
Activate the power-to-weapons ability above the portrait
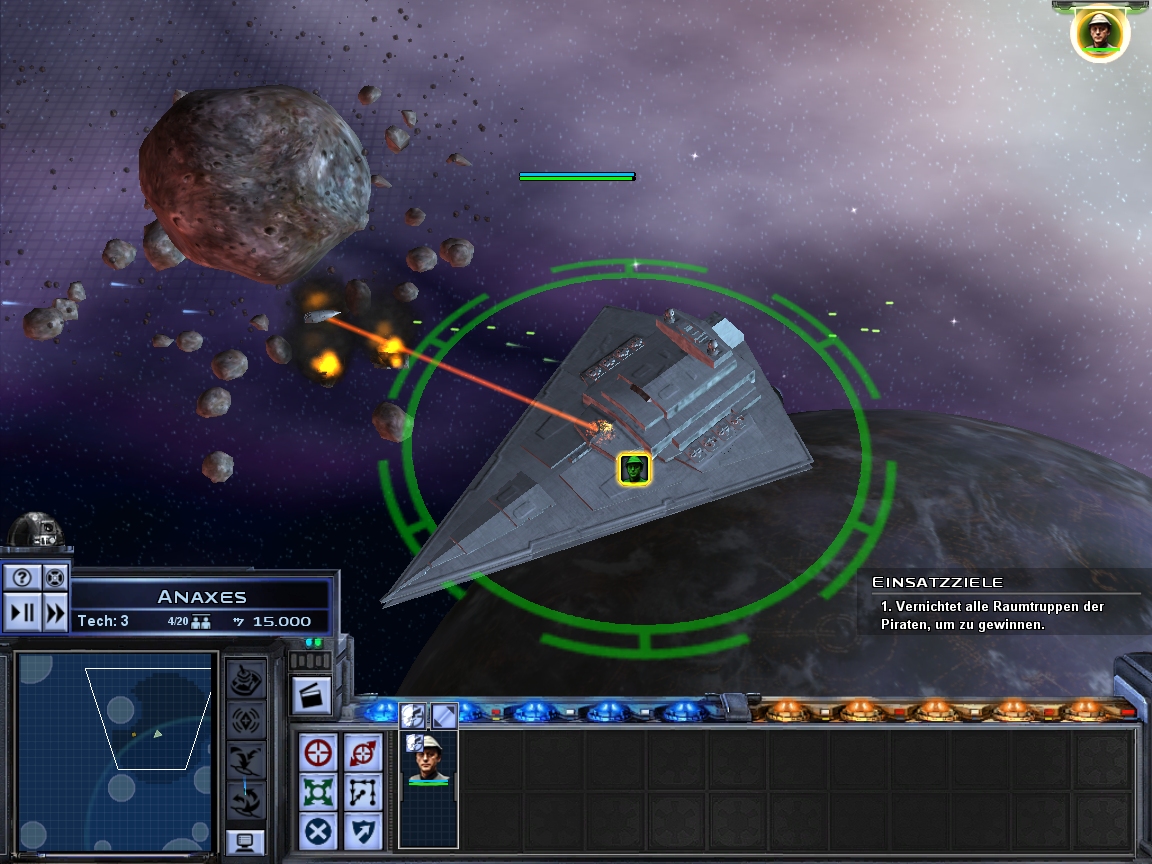(412, 715)
